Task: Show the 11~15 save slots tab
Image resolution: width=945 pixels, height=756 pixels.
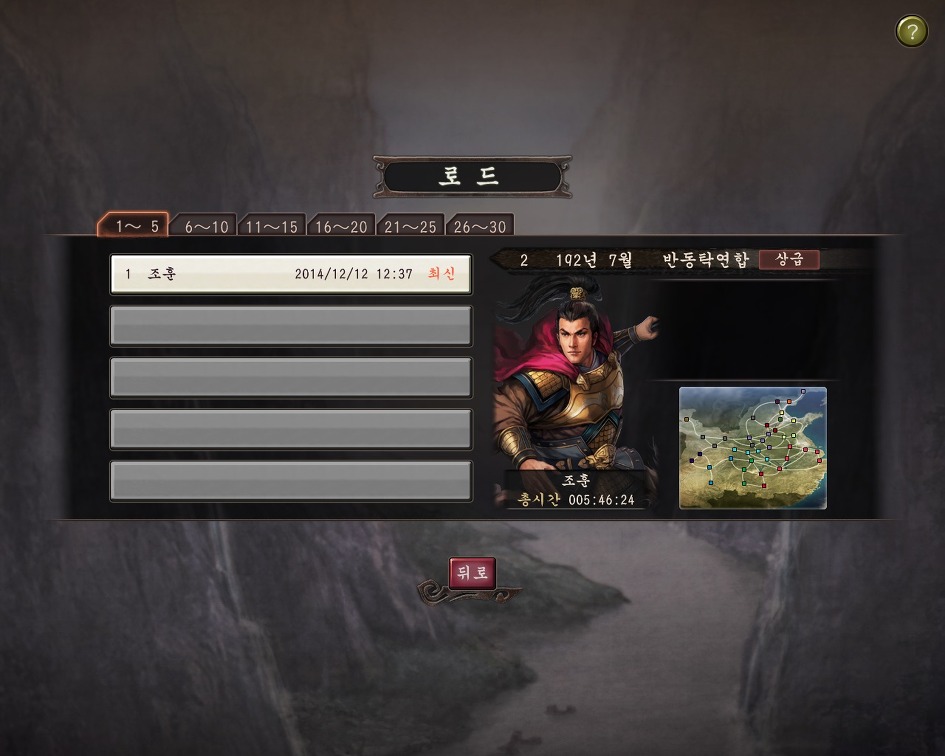Action: coord(272,227)
